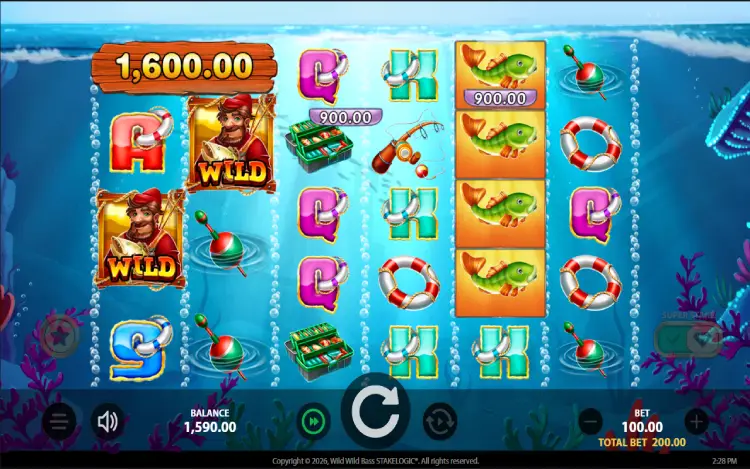Open the hamburger menu
The width and height of the screenshot is (750, 469).
coord(59,422)
